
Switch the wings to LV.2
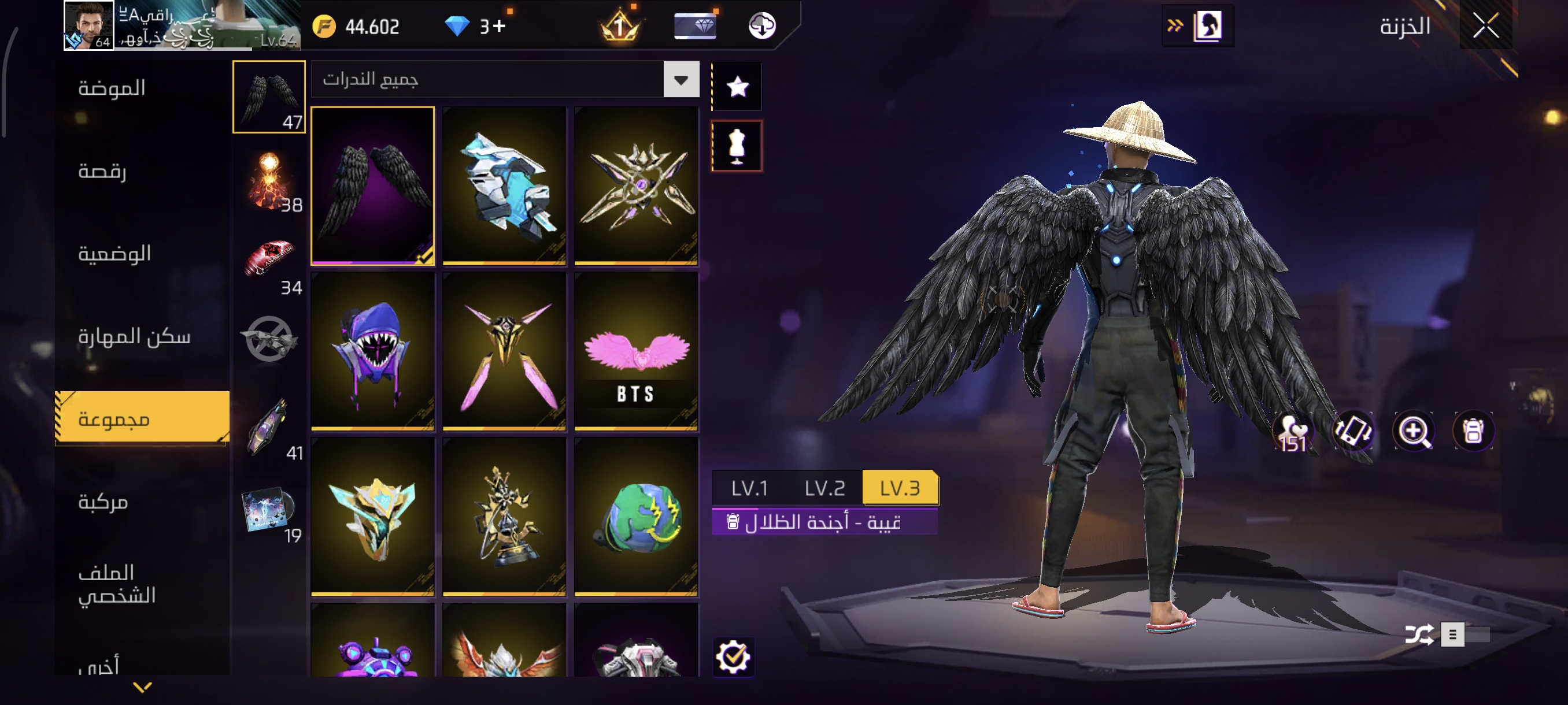point(825,488)
